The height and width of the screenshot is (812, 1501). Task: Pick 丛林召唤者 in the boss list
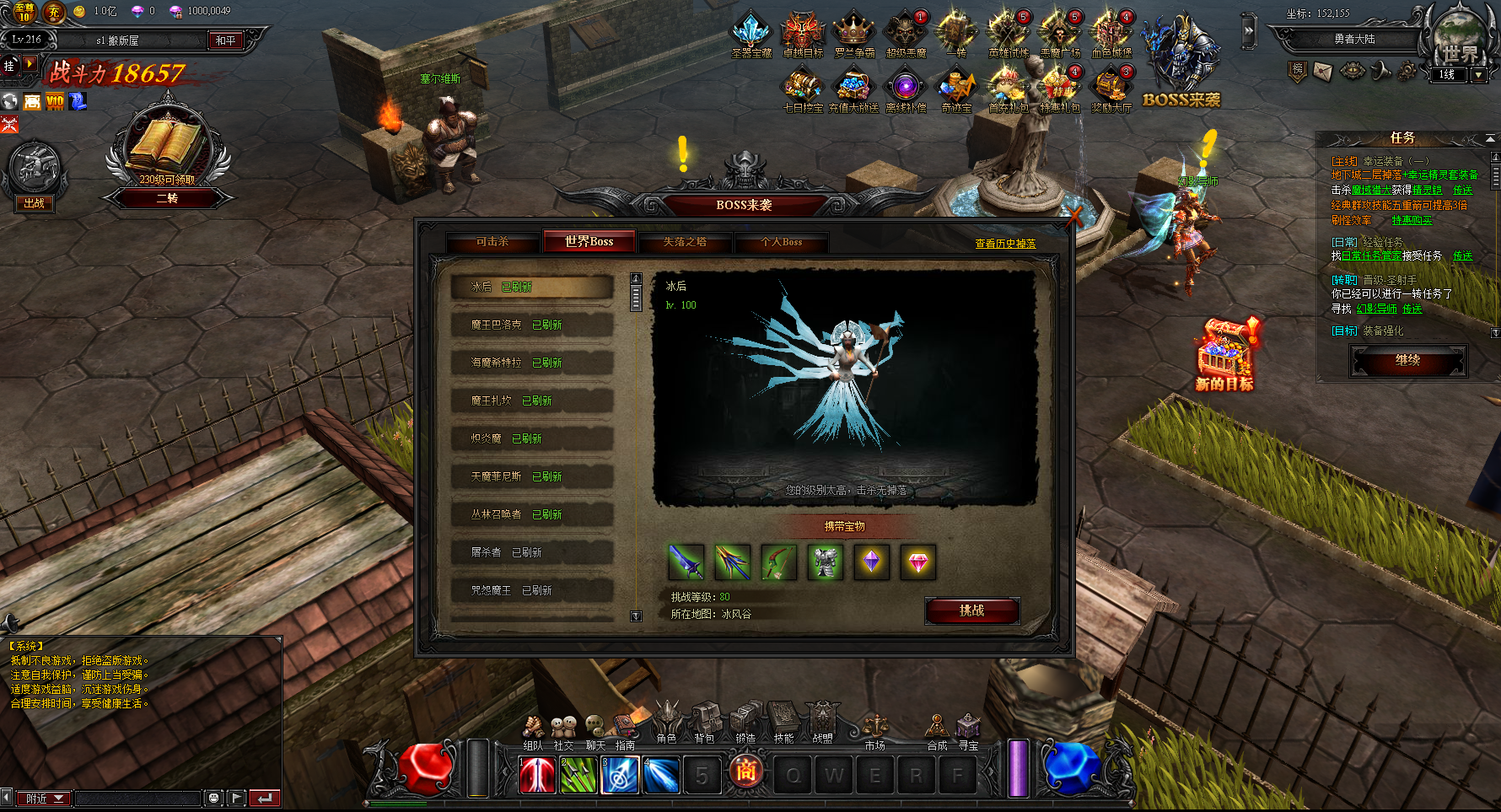(531, 514)
